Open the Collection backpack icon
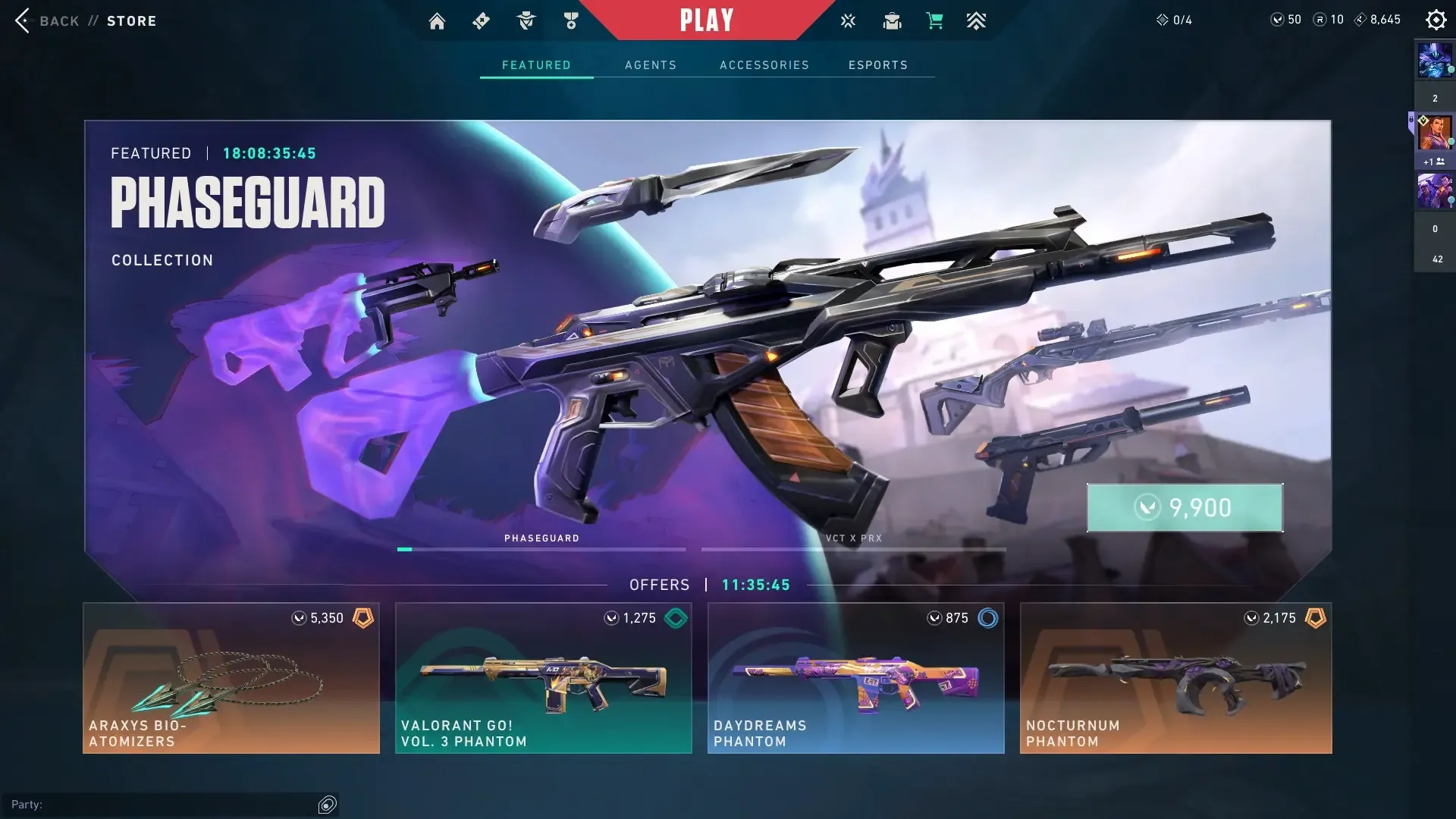 pyautogui.click(x=892, y=20)
